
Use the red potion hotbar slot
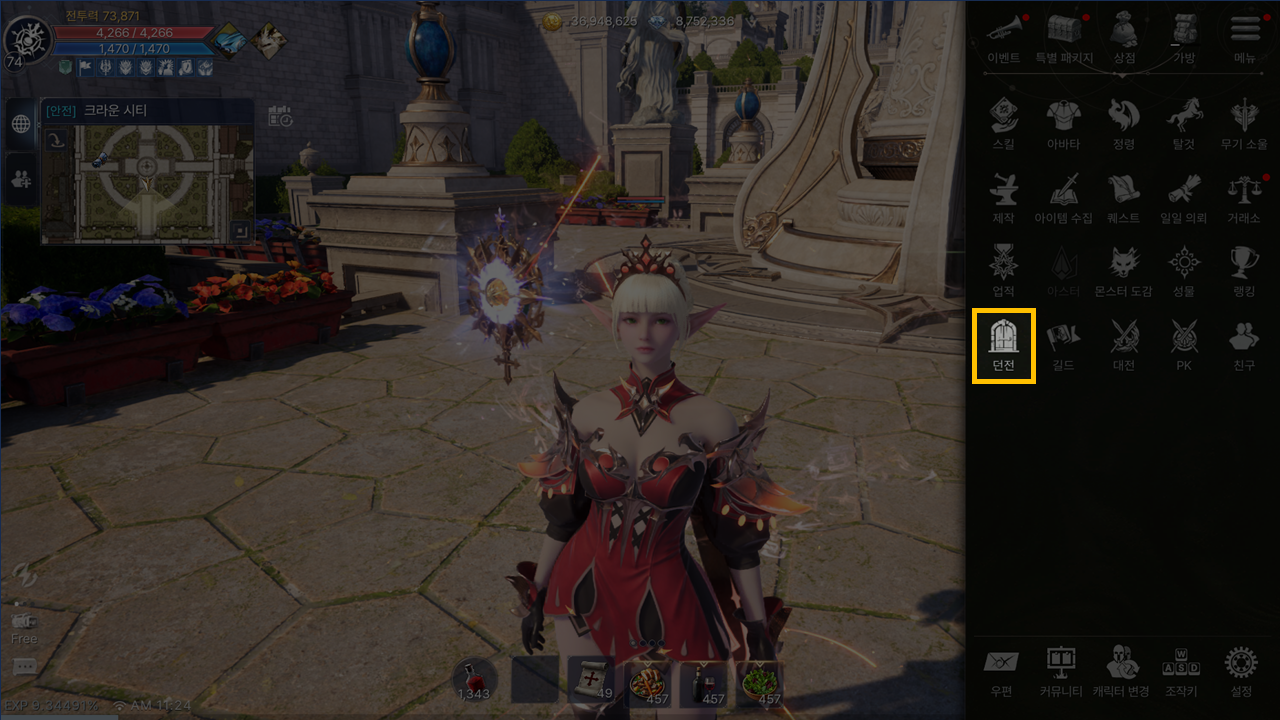click(475, 680)
